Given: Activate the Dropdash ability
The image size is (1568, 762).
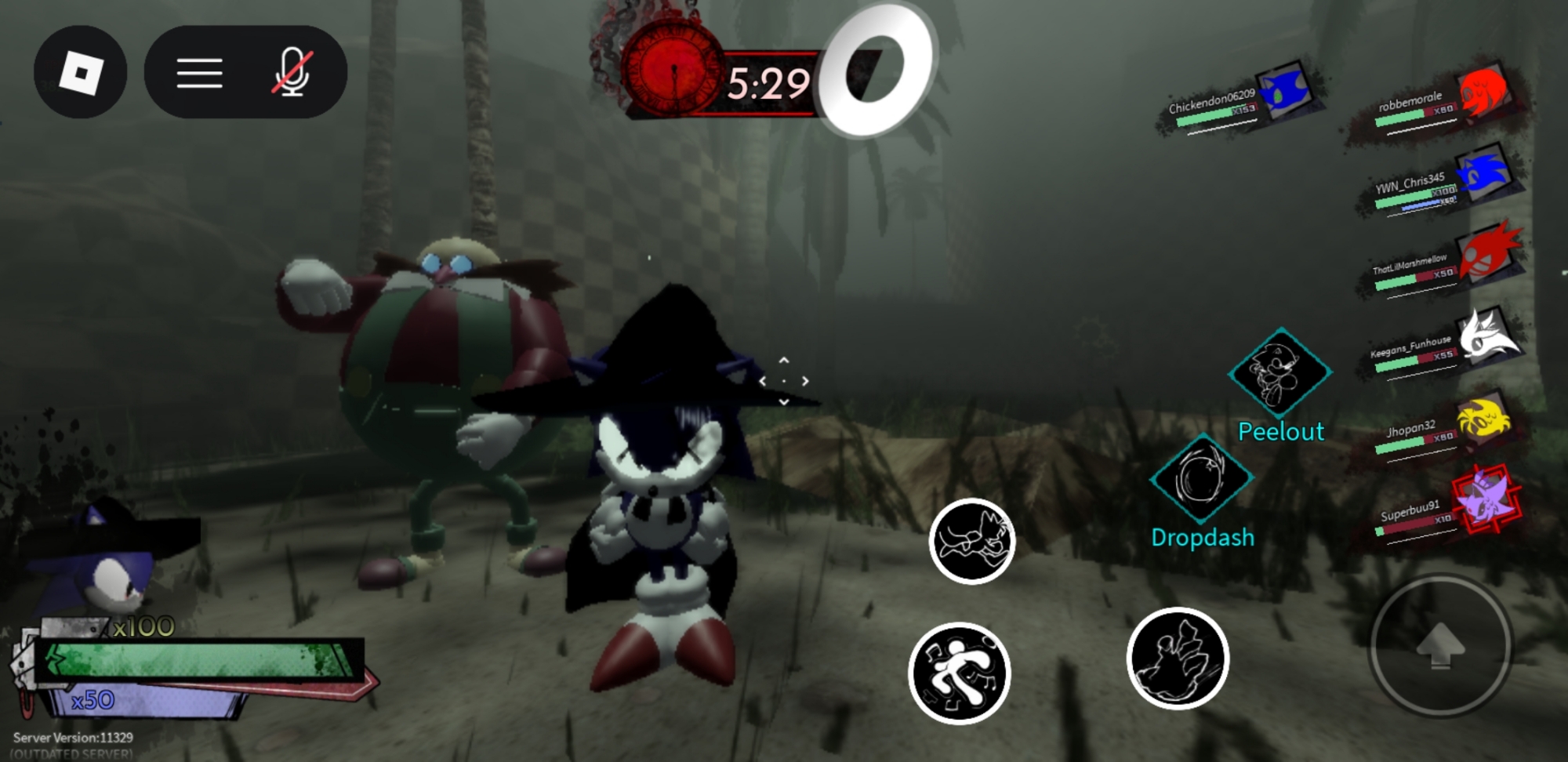Looking at the screenshot, I should [x=1200, y=478].
